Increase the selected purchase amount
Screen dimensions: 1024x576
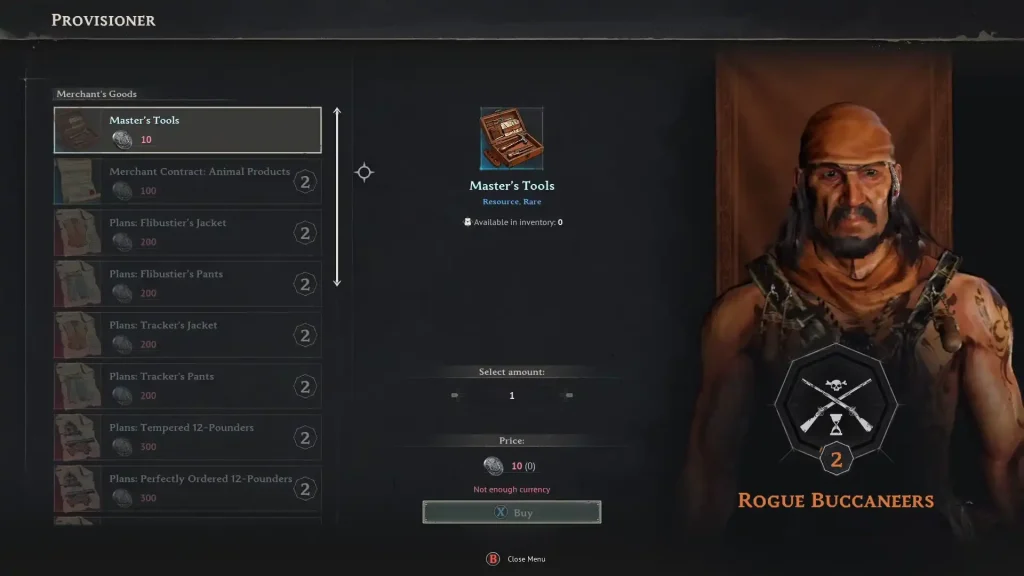coord(569,396)
